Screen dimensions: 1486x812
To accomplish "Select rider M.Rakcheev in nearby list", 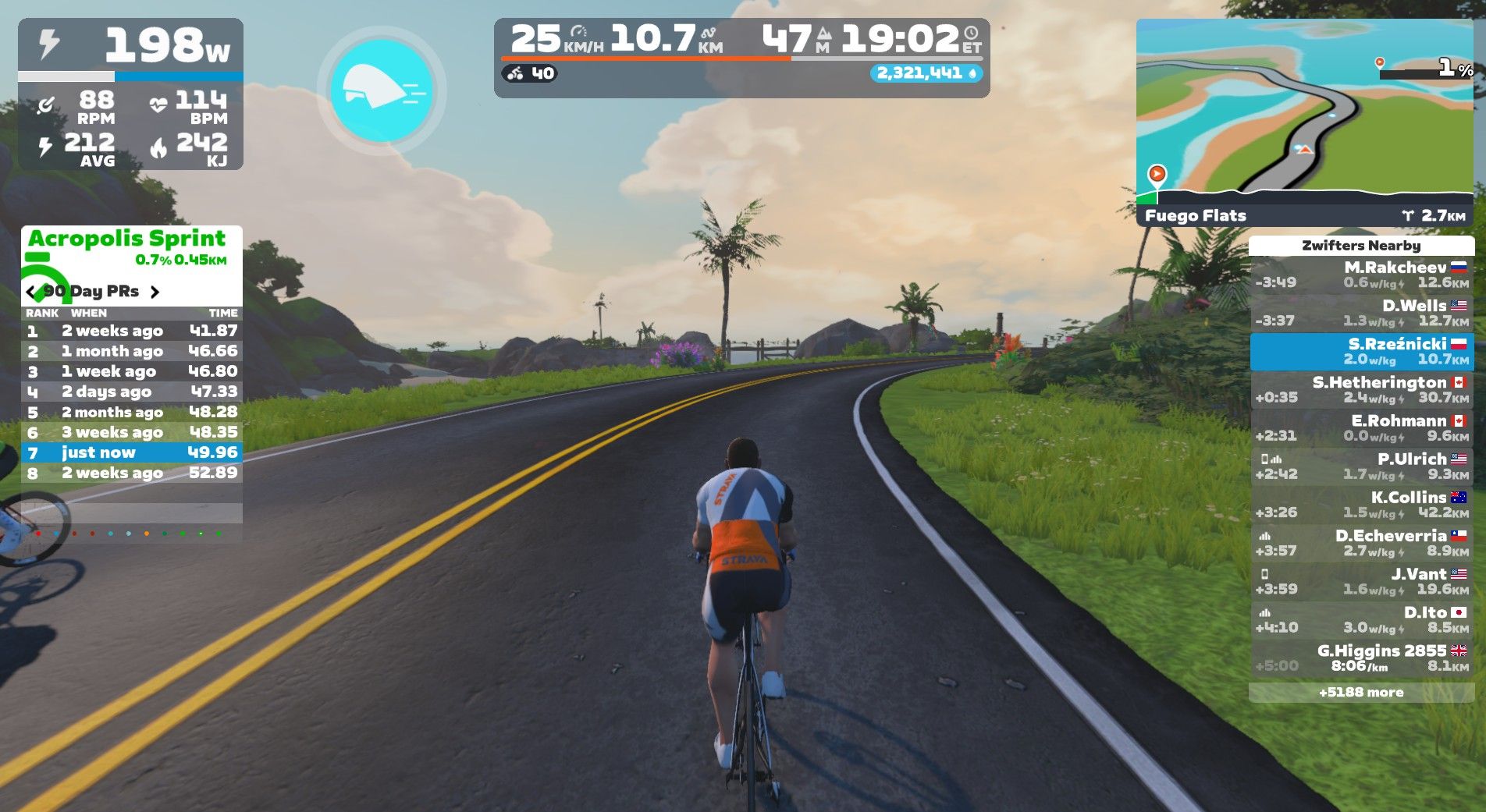I will tap(1361, 275).
